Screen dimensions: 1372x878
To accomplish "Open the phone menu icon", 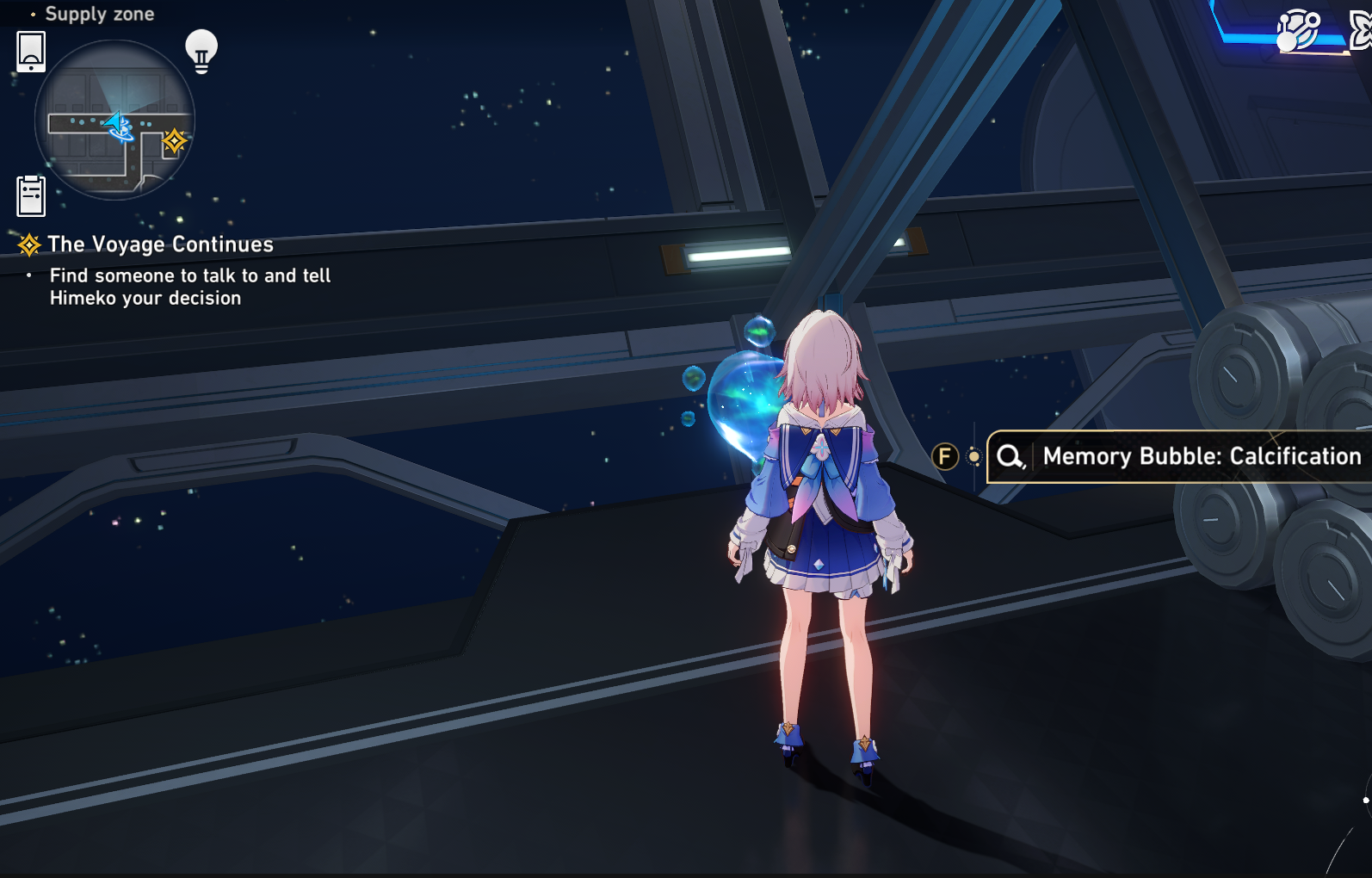I will click(30, 50).
